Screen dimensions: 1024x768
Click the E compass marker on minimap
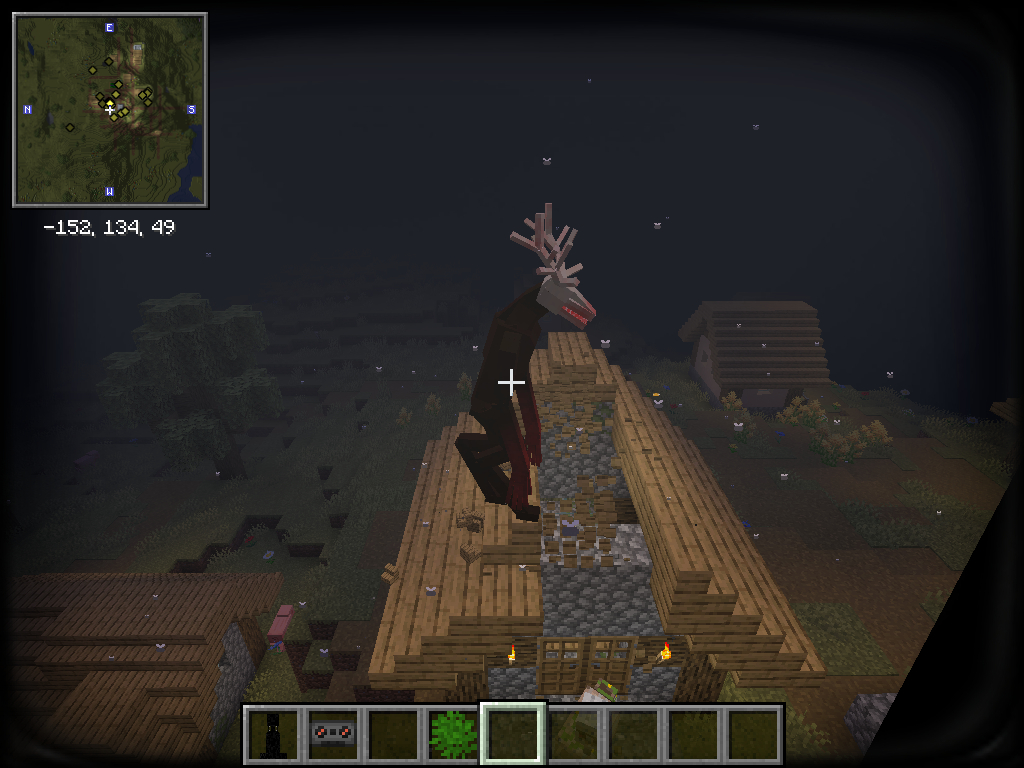[109, 27]
